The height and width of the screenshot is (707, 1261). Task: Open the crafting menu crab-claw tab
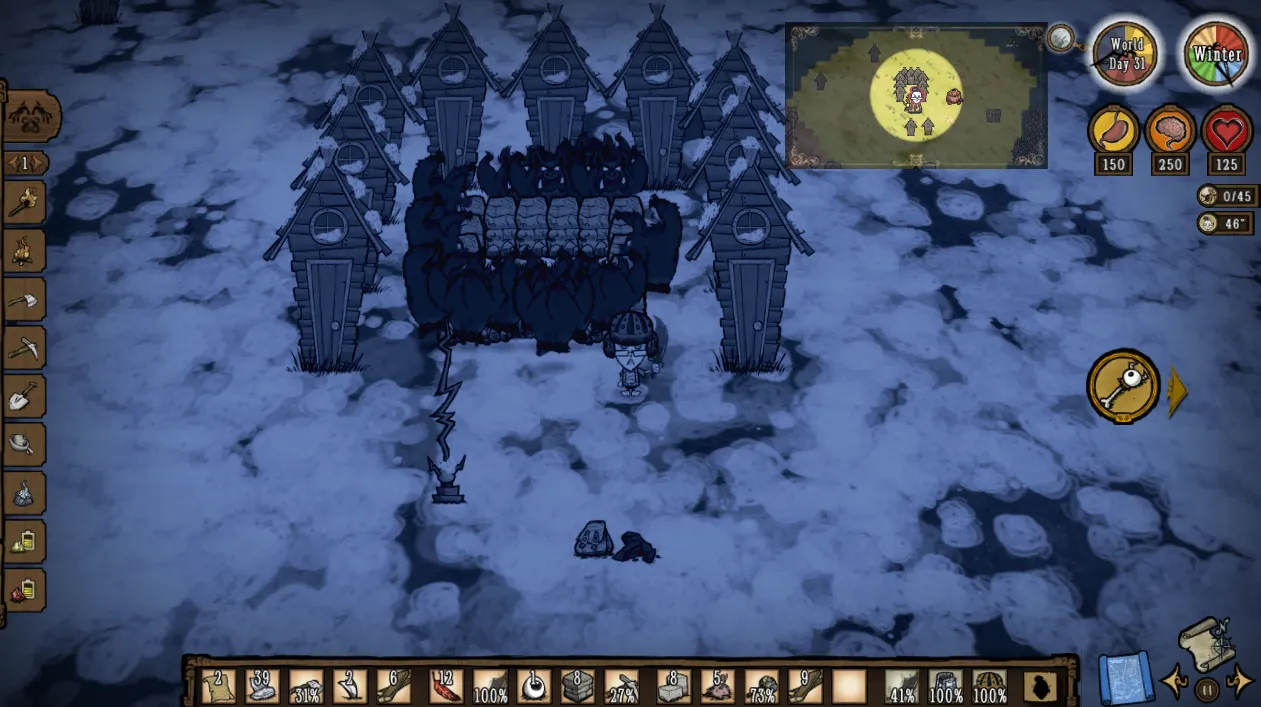(32, 118)
